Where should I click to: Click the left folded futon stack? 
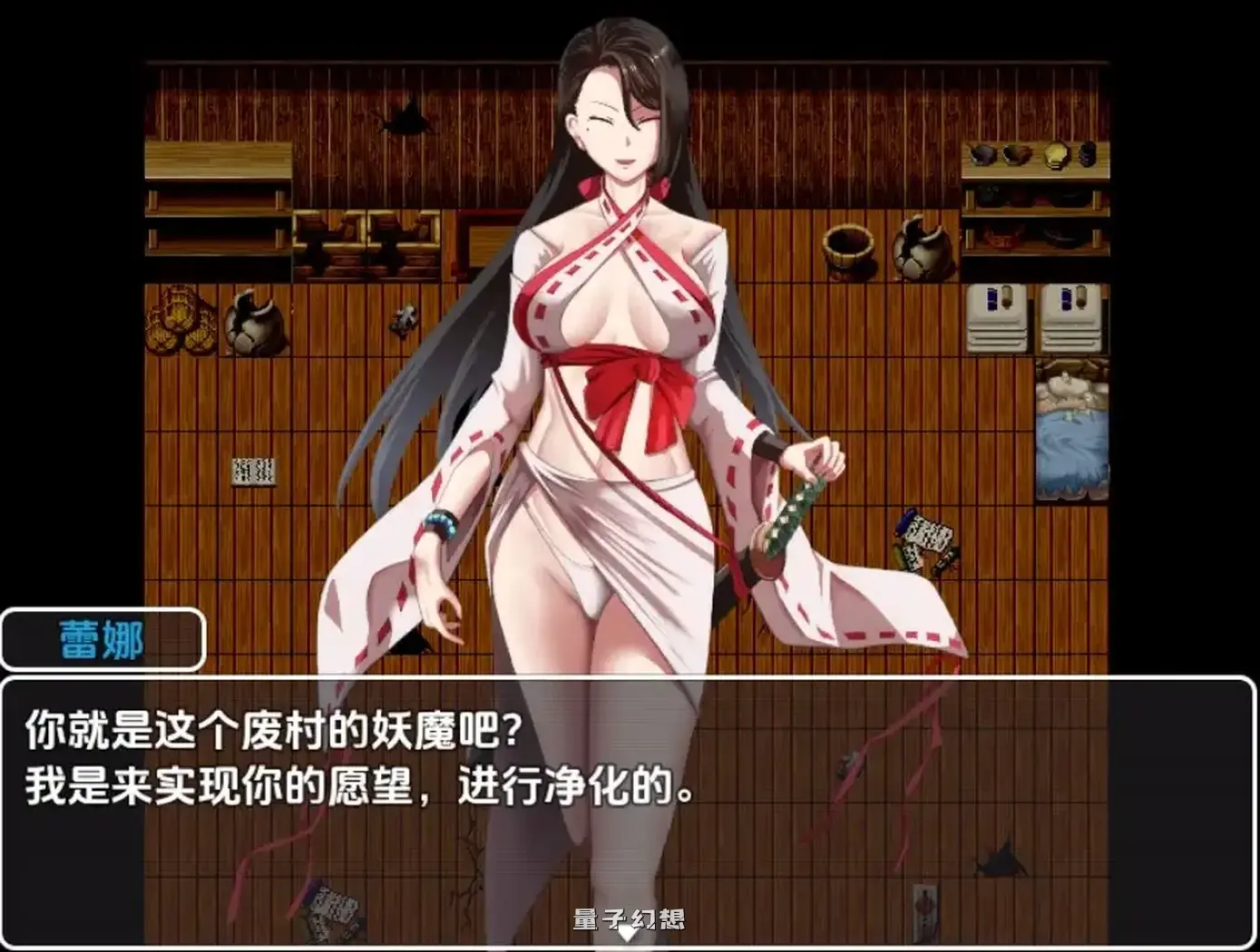[996, 317]
